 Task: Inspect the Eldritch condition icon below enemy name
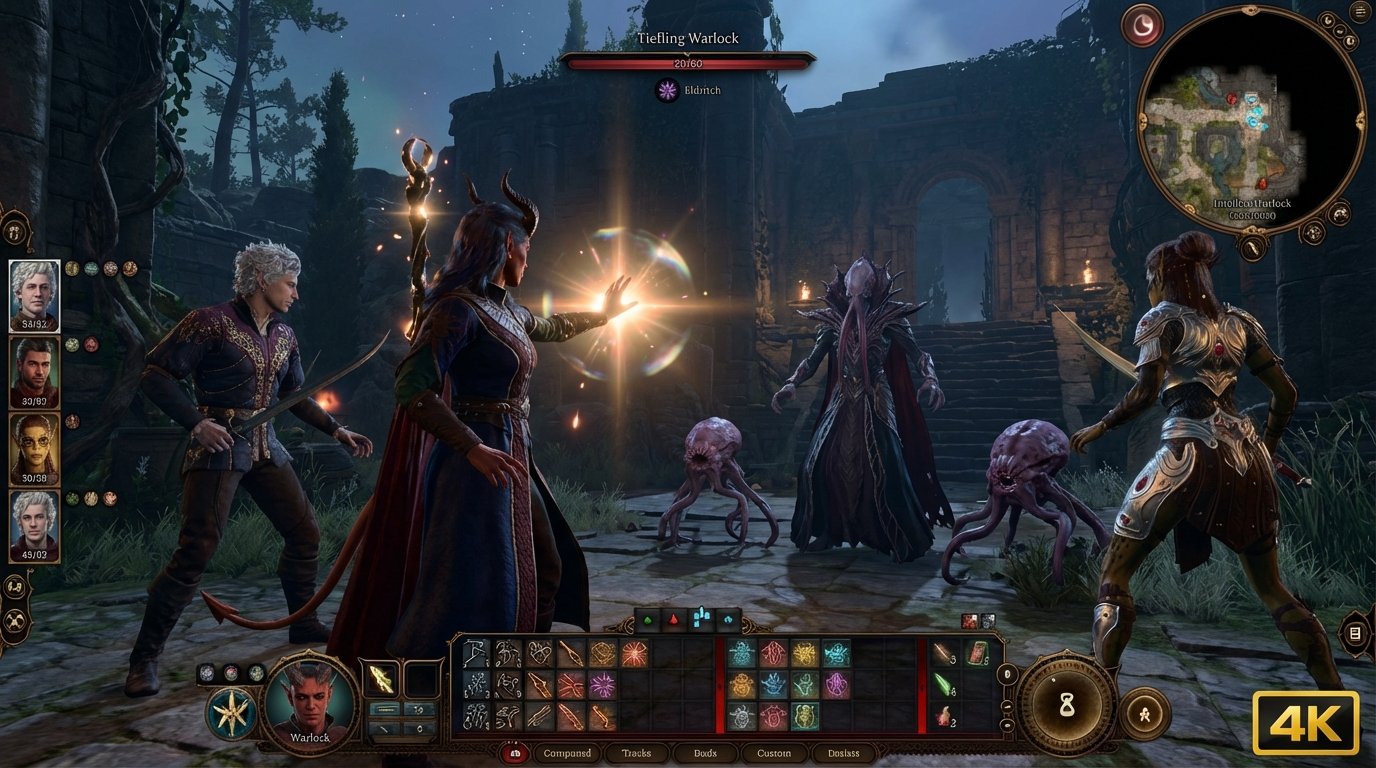pyautogui.click(x=668, y=90)
